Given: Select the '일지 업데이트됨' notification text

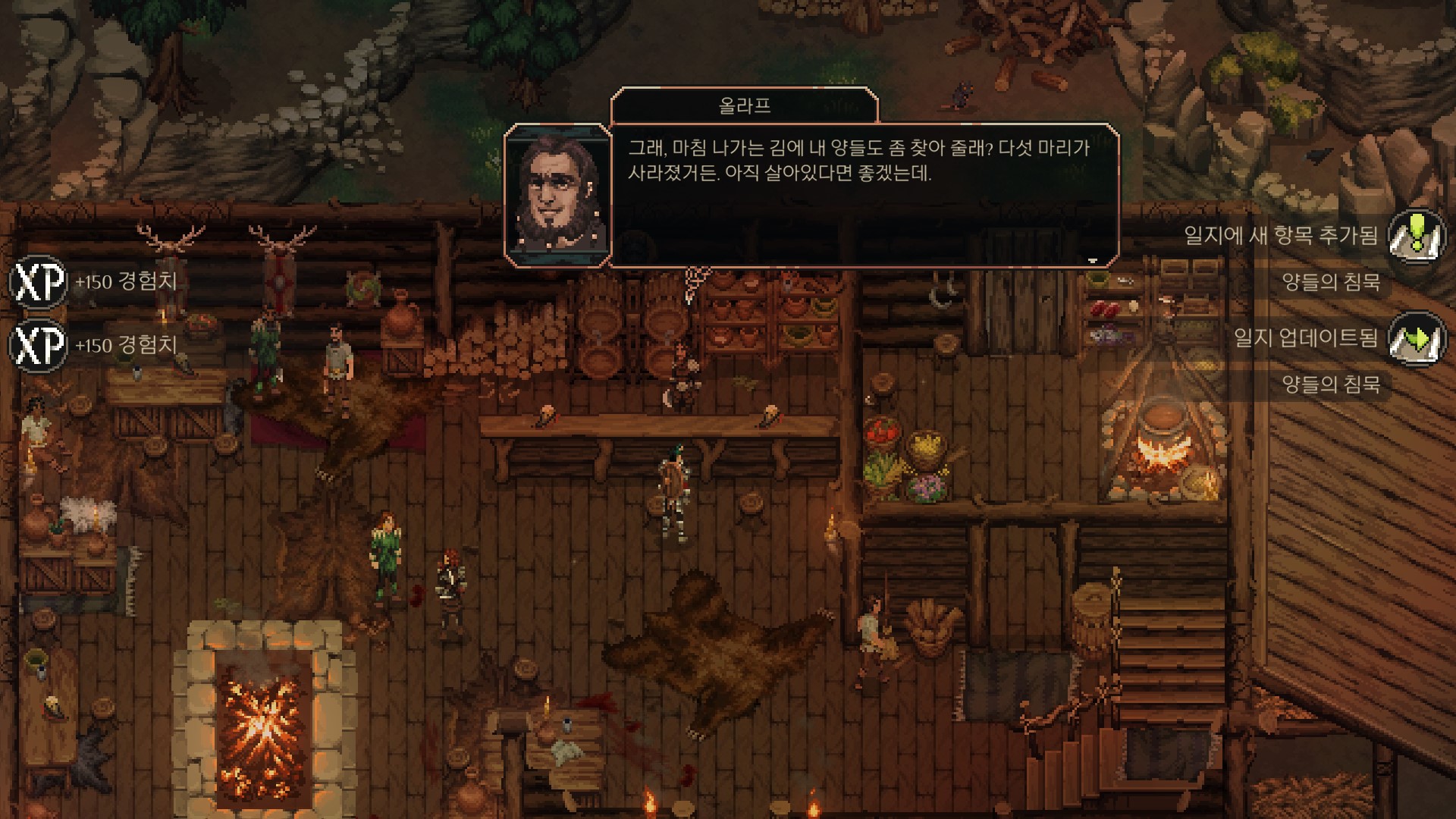Looking at the screenshot, I should 1305,337.
